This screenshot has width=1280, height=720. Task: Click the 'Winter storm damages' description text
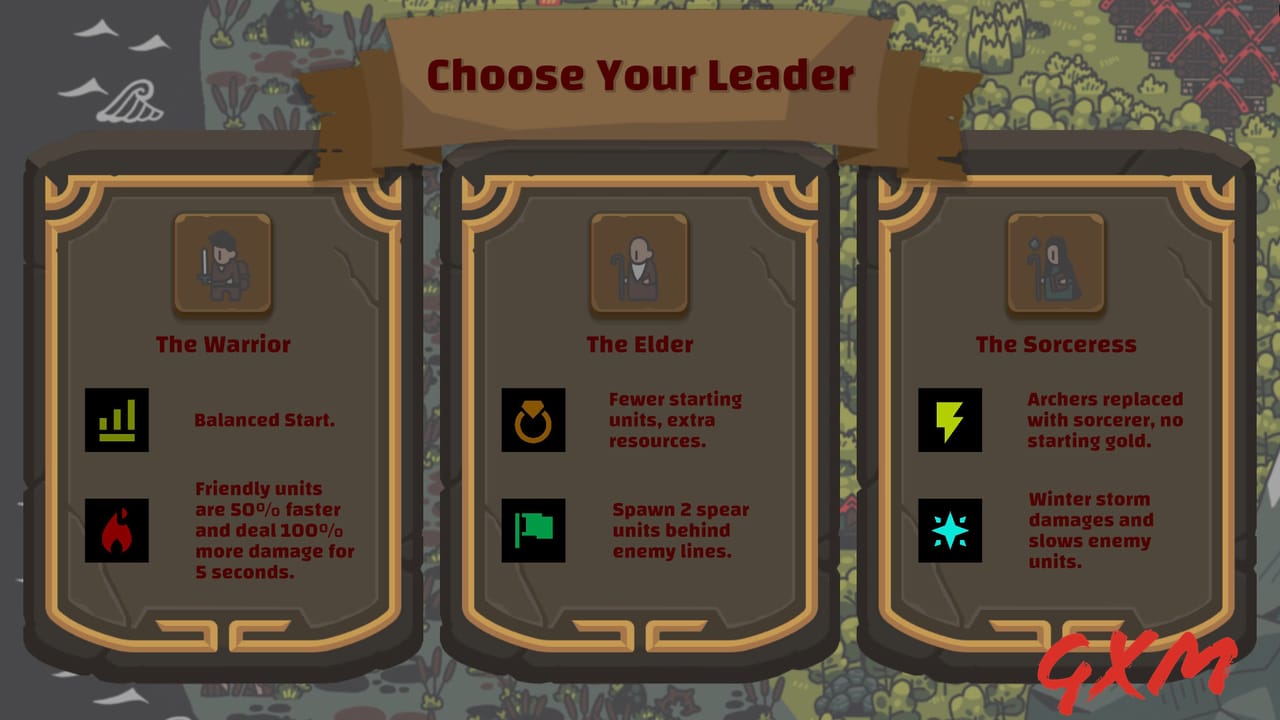pyautogui.click(x=1092, y=531)
